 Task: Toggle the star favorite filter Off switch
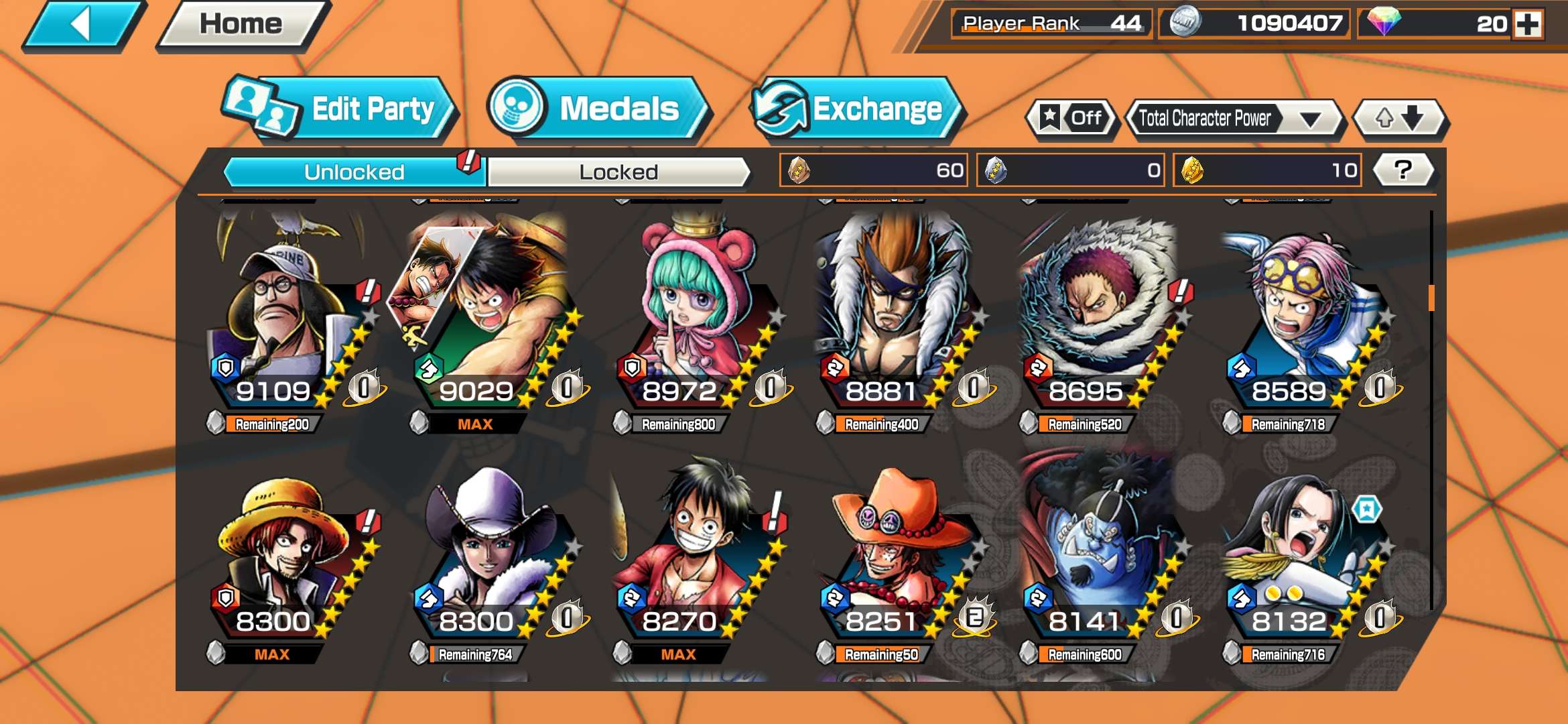coord(1072,117)
